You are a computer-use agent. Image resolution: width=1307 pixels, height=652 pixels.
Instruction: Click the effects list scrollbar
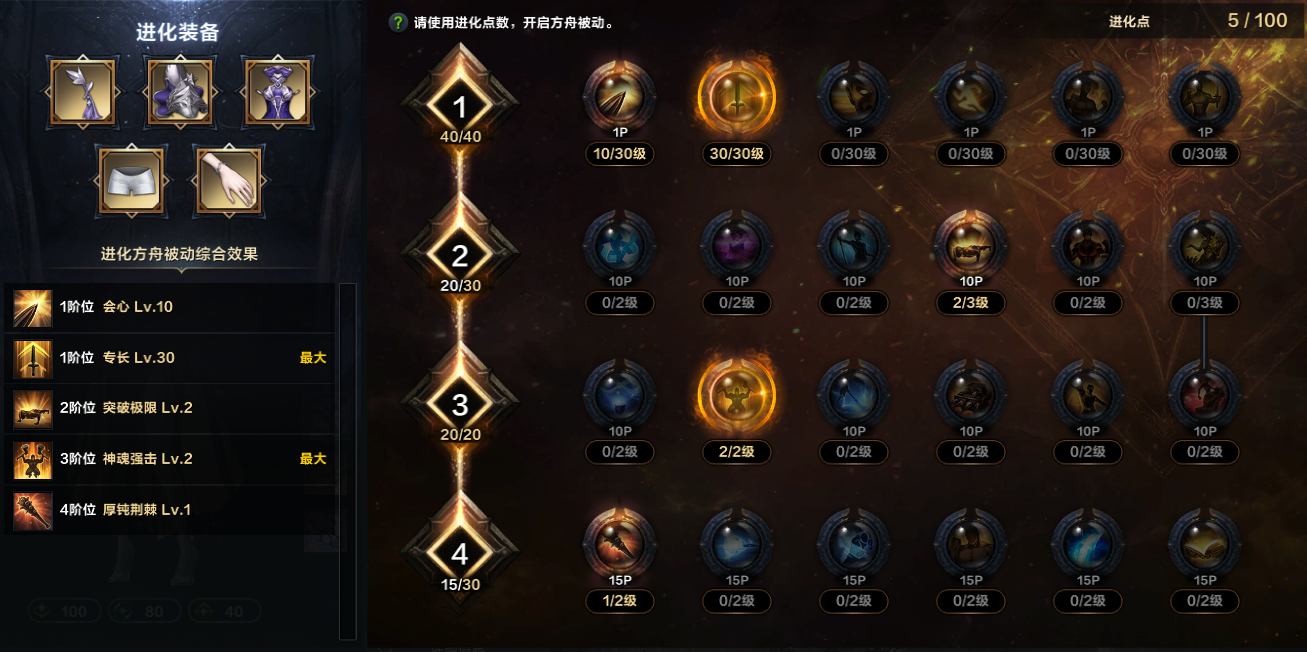(347, 460)
